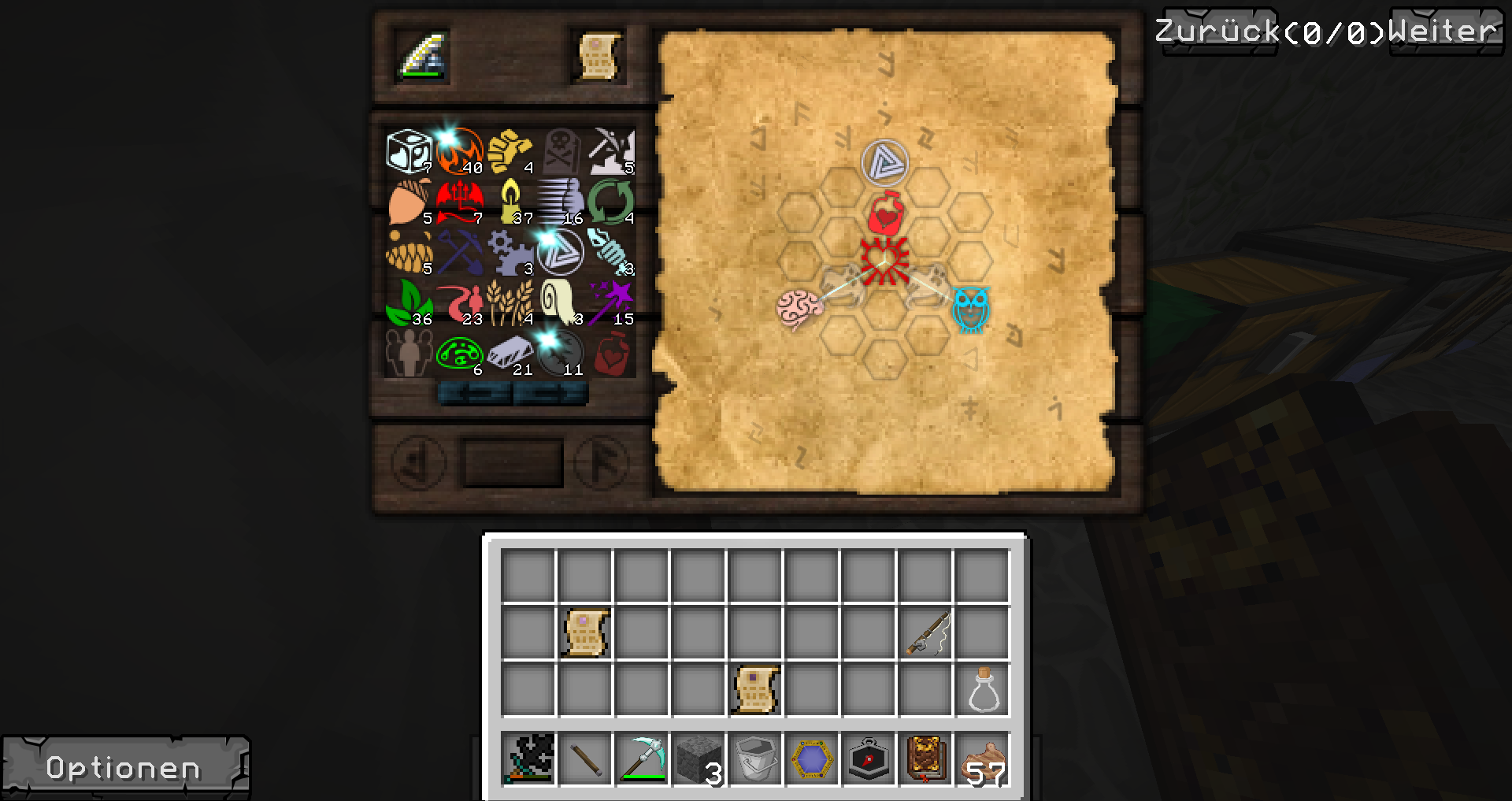
Task: Select the red devil aspect icon
Action: click(x=459, y=202)
